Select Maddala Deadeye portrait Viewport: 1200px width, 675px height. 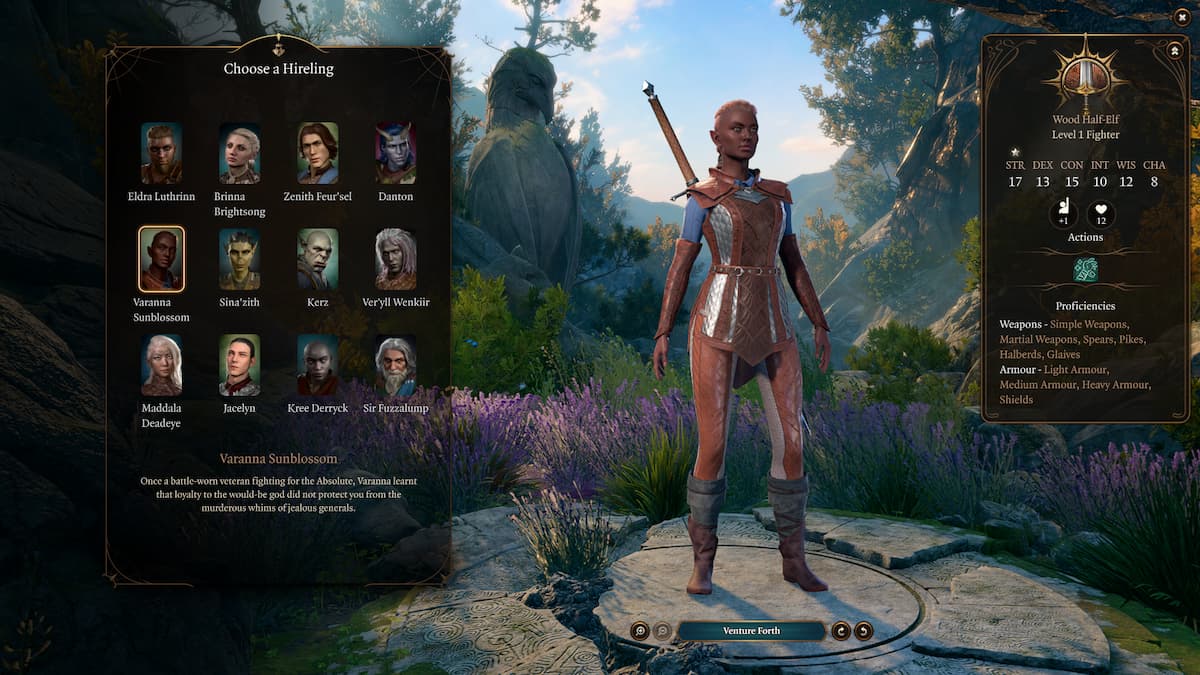(x=161, y=365)
